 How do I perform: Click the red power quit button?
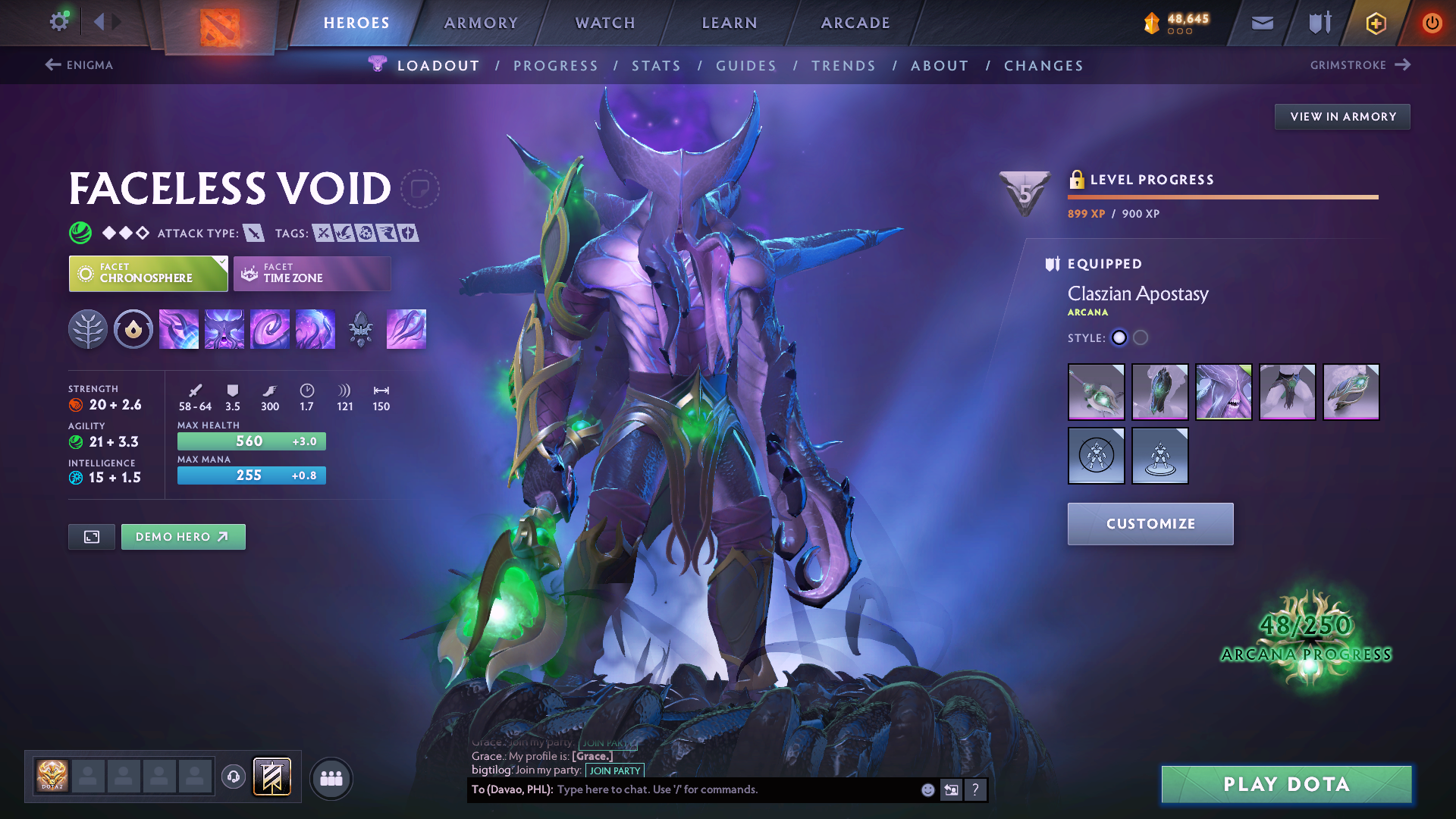point(1432,23)
